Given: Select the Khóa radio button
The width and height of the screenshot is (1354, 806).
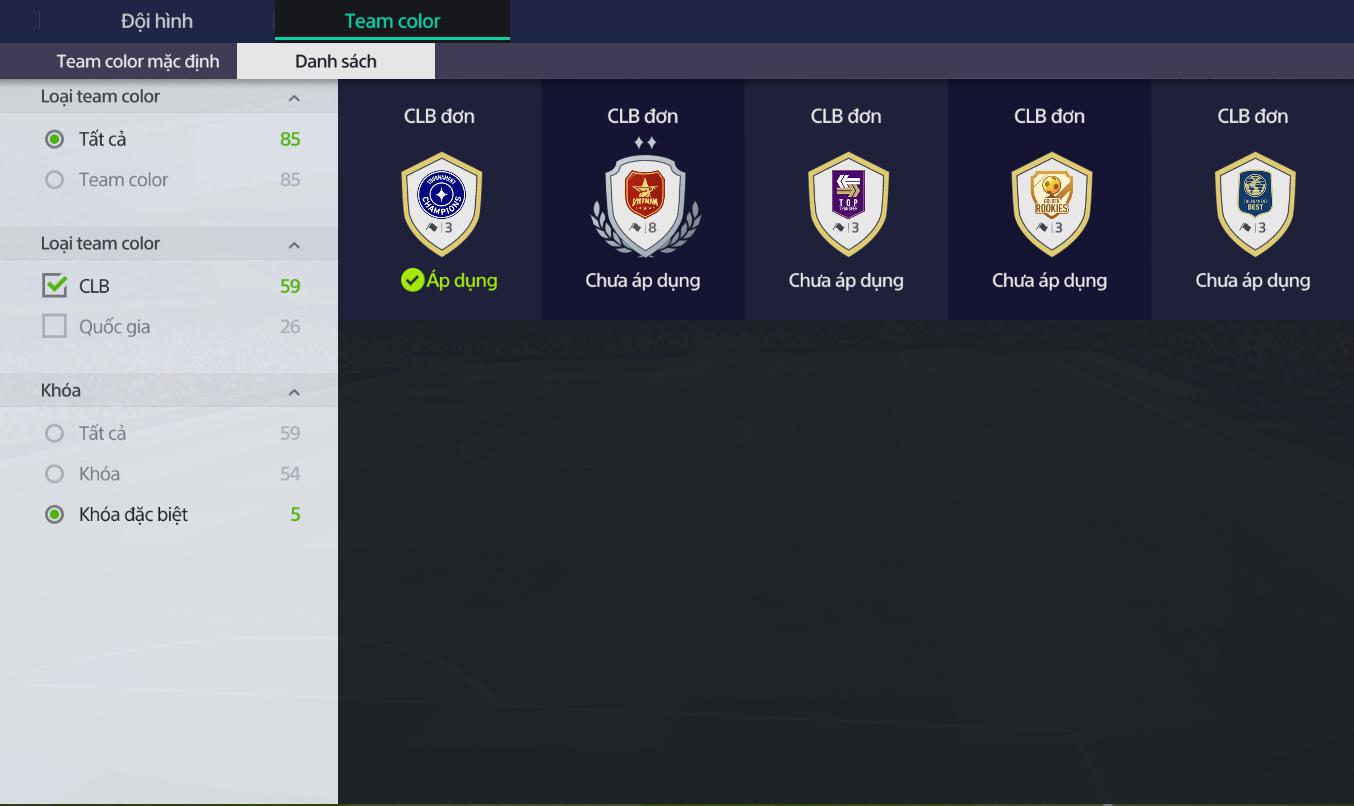Looking at the screenshot, I should tap(54, 473).
